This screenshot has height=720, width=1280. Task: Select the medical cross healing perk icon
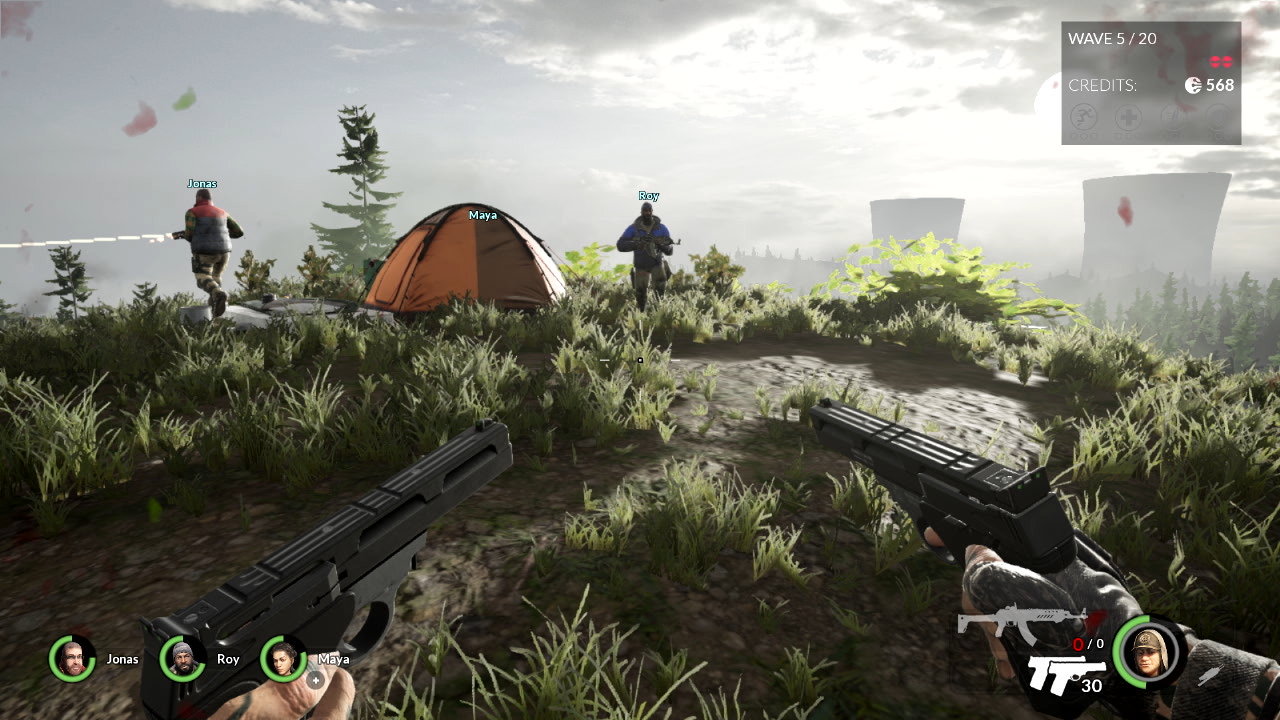1128,118
